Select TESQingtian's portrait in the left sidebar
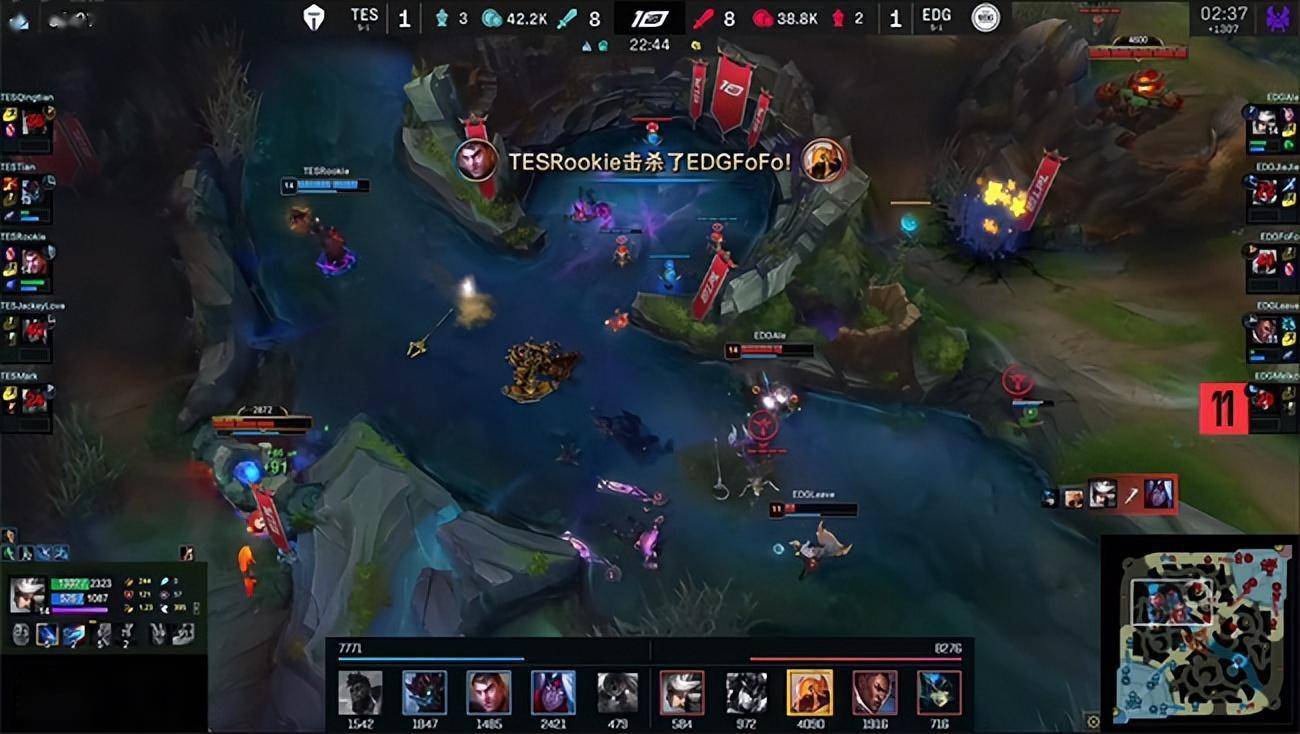The height and width of the screenshot is (734, 1300). click(34, 122)
